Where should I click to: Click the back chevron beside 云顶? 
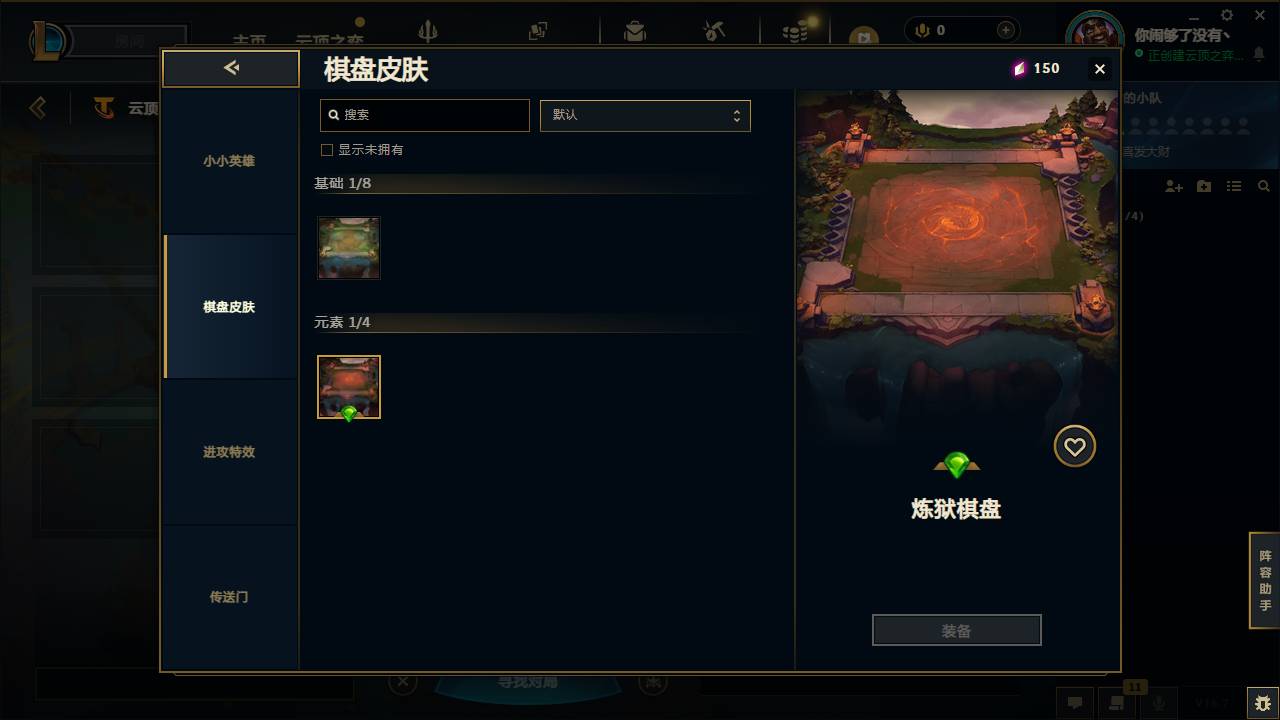[x=37, y=107]
